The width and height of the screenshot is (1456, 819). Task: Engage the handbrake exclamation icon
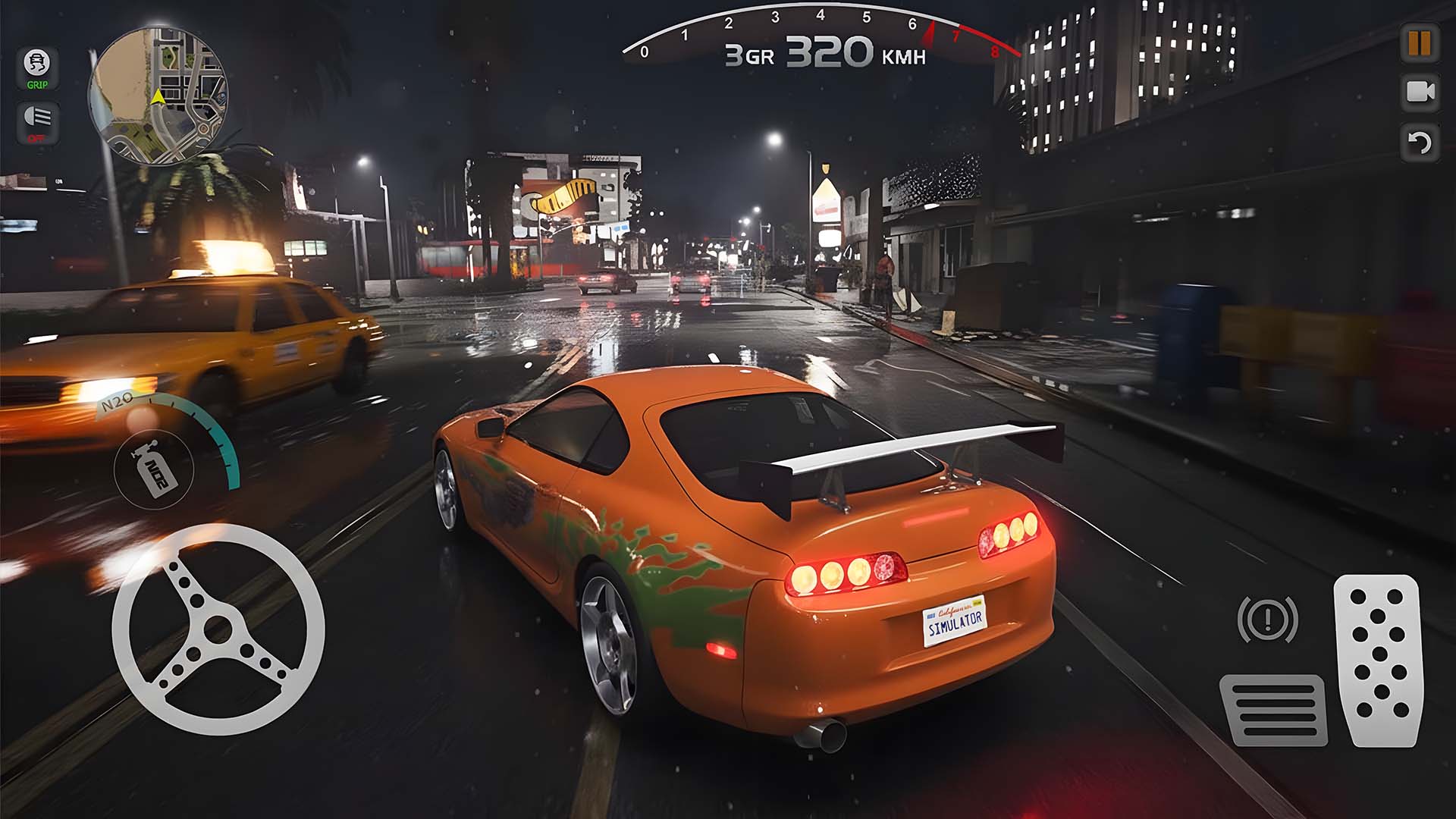(x=1267, y=620)
